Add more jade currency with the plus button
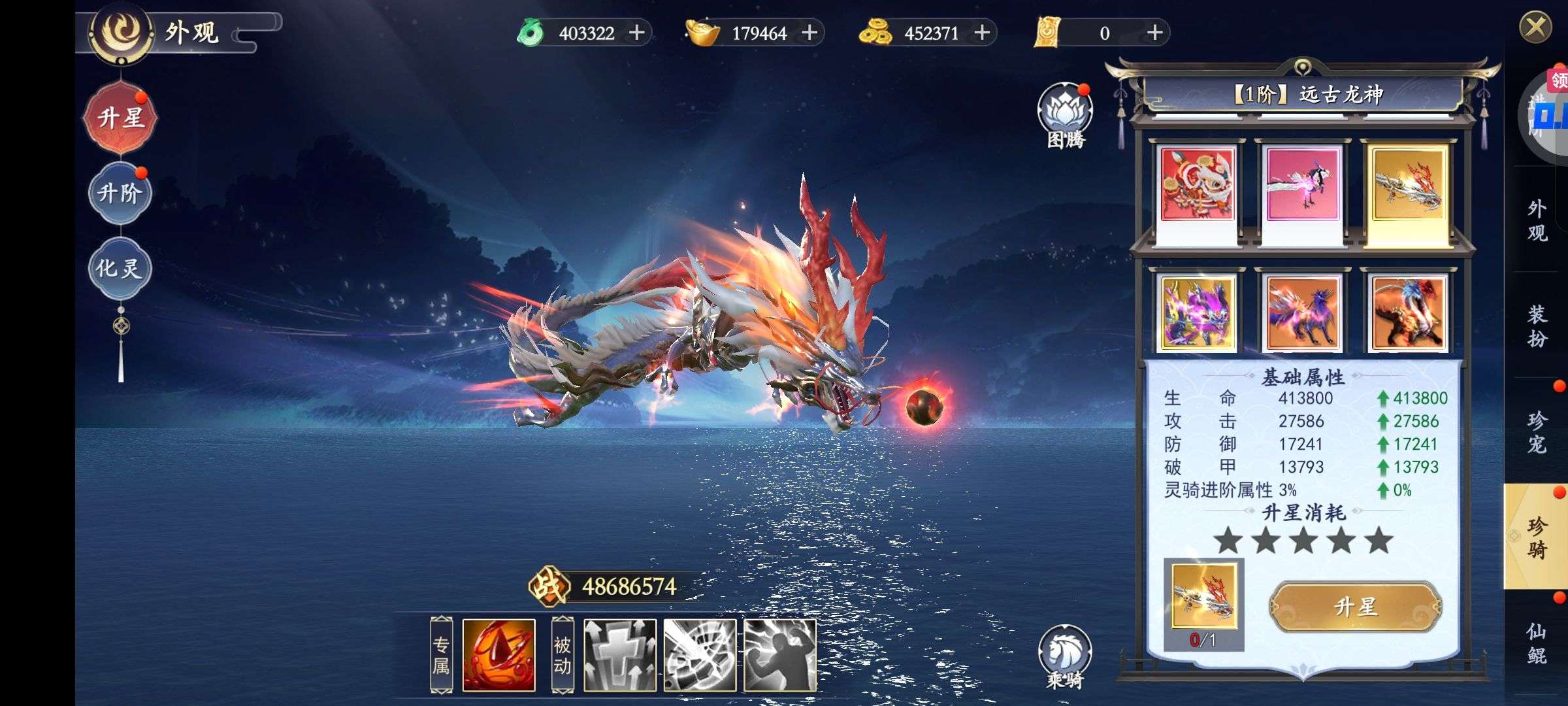 coord(636,33)
